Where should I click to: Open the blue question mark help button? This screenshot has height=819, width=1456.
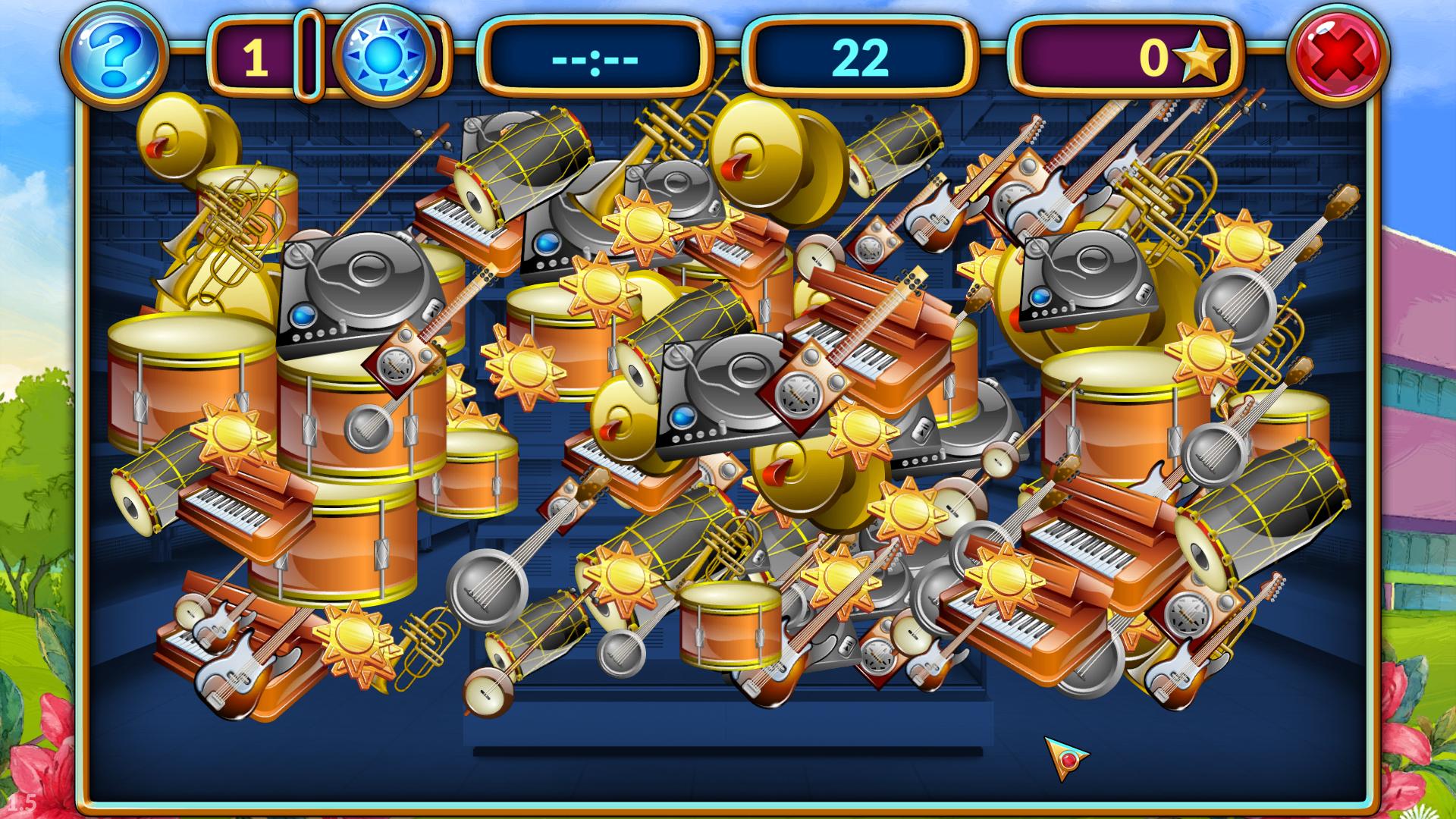(114, 55)
